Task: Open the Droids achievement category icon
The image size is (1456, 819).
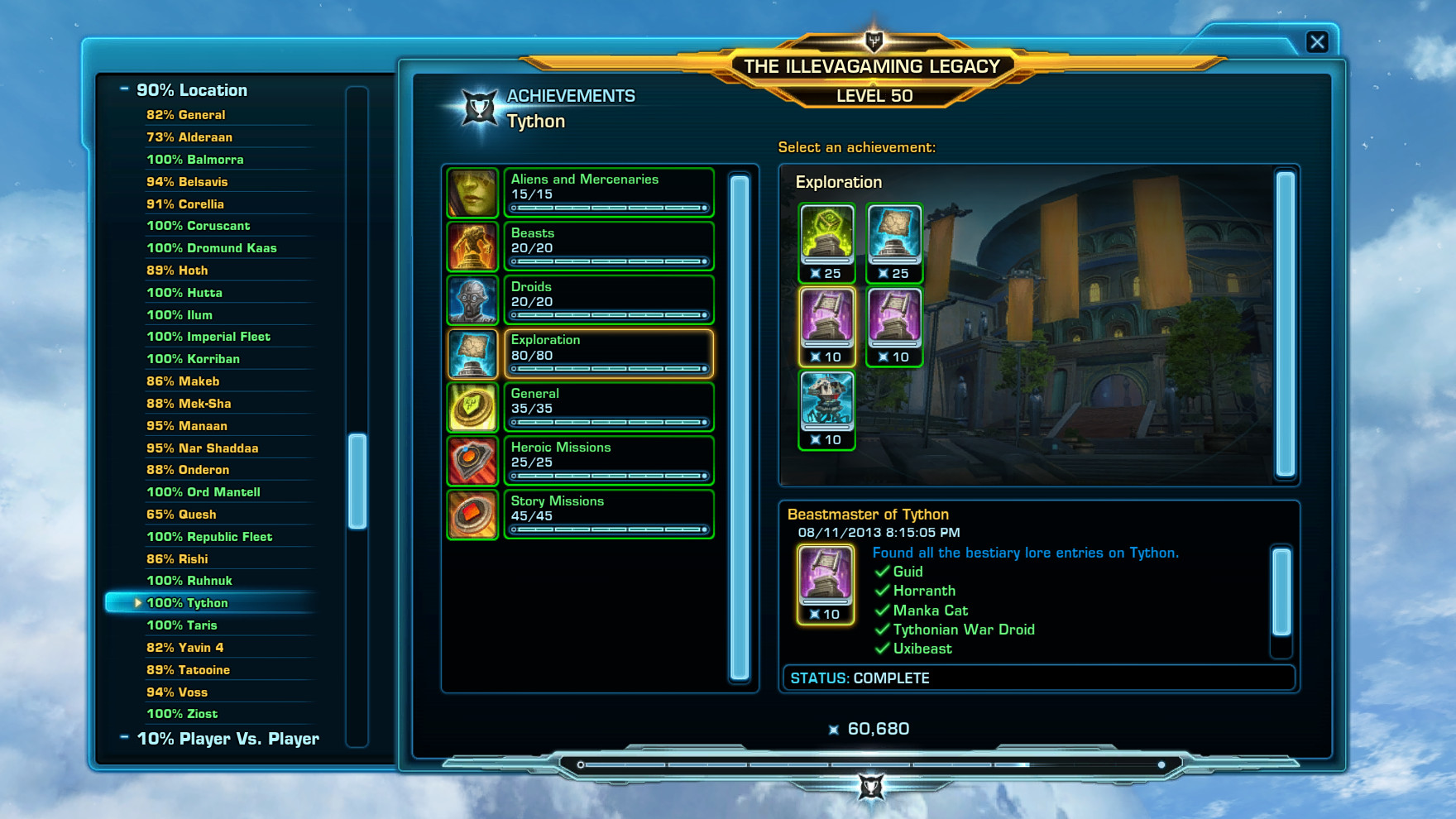Action: [x=472, y=299]
